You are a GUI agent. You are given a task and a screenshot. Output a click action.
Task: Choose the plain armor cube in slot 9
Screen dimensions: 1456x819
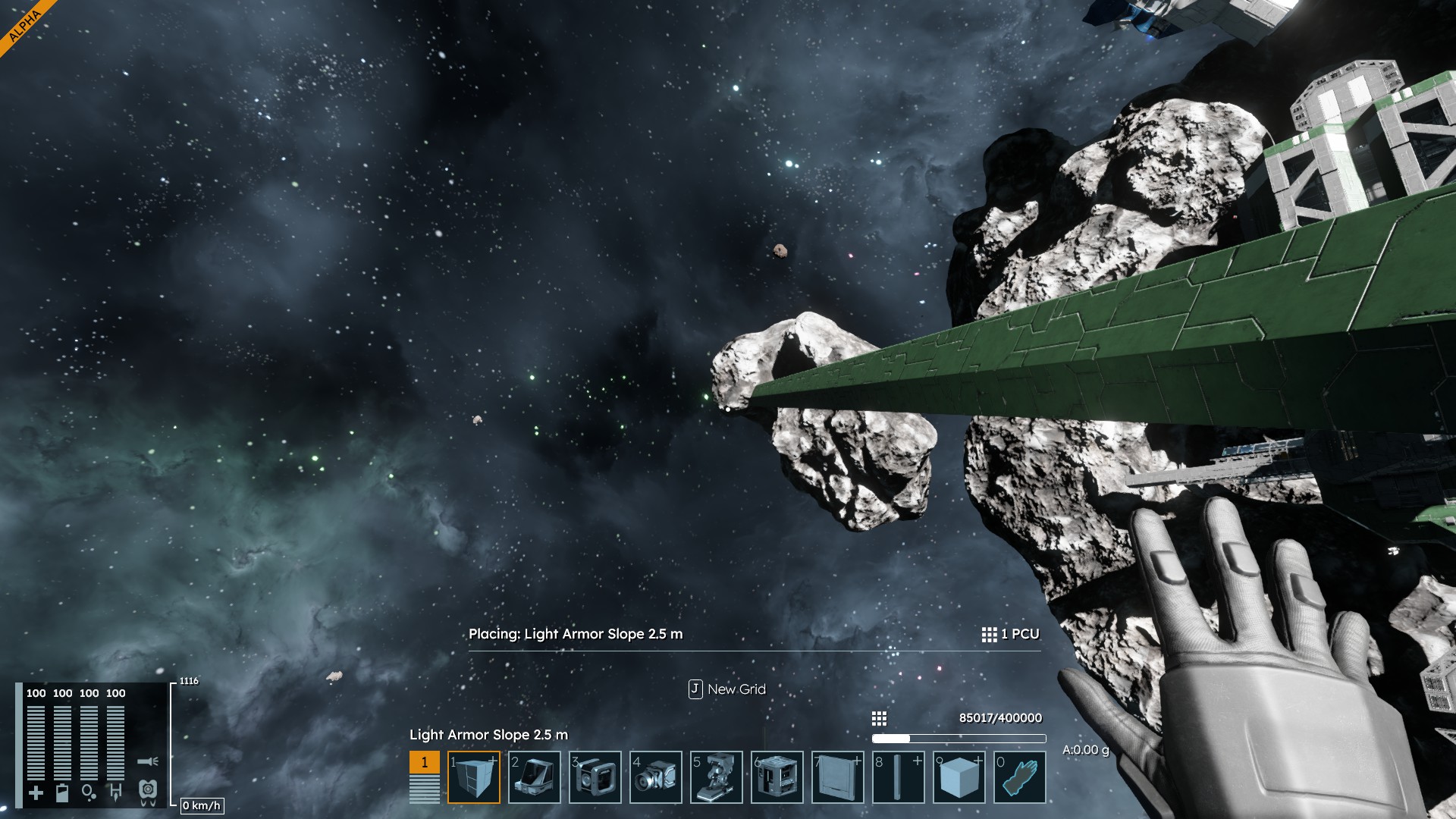pos(959,777)
